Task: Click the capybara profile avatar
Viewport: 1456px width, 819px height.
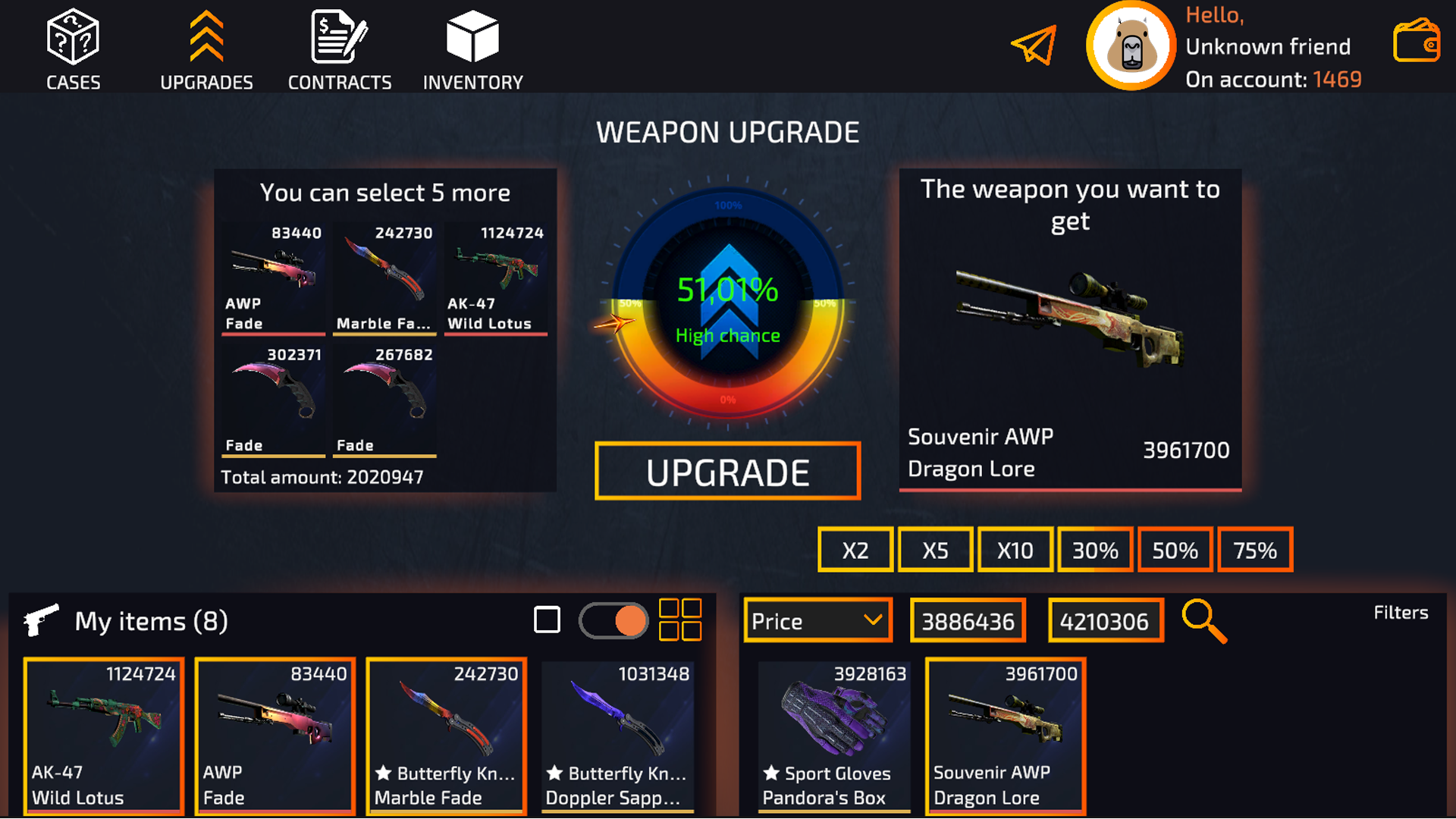Action: pos(1131,45)
